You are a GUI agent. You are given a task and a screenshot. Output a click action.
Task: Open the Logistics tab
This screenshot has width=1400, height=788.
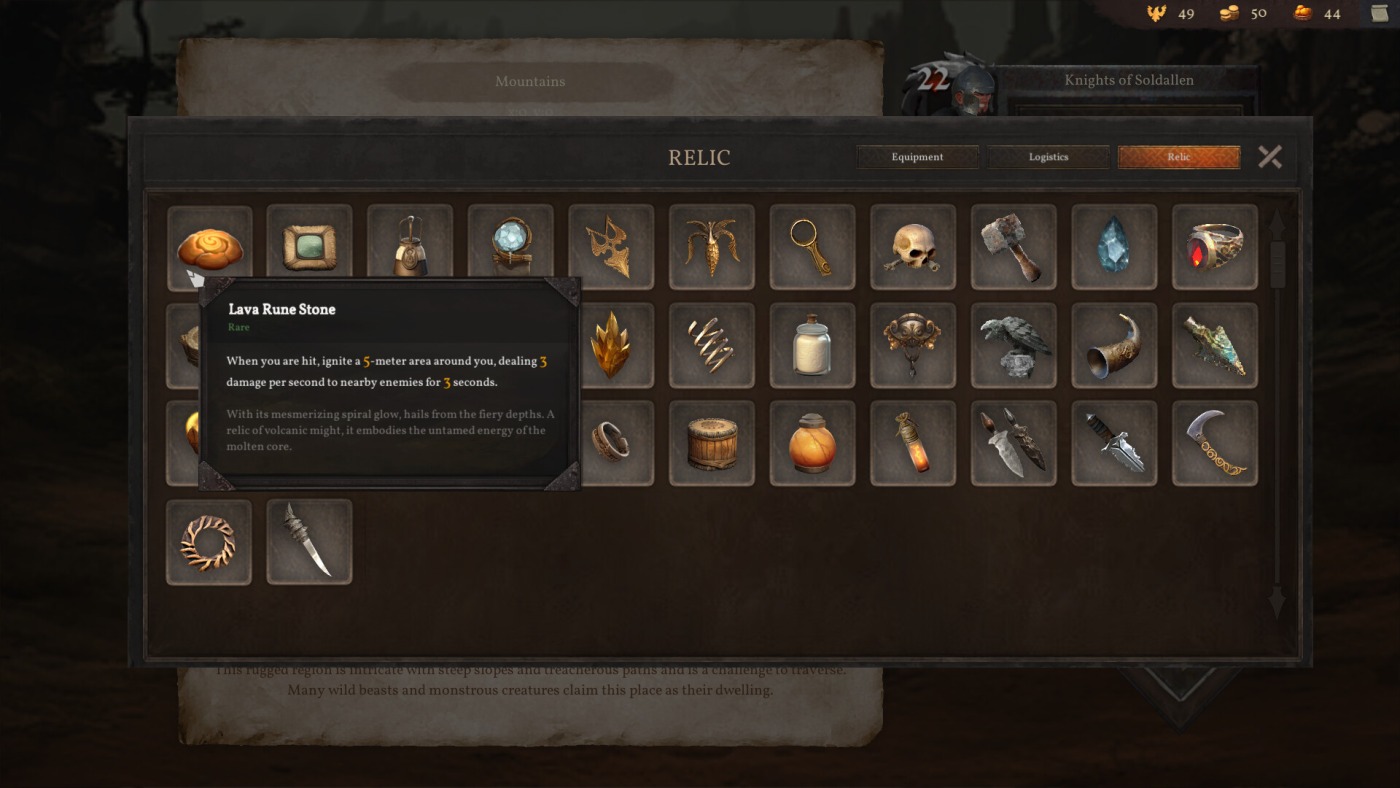click(1048, 157)
